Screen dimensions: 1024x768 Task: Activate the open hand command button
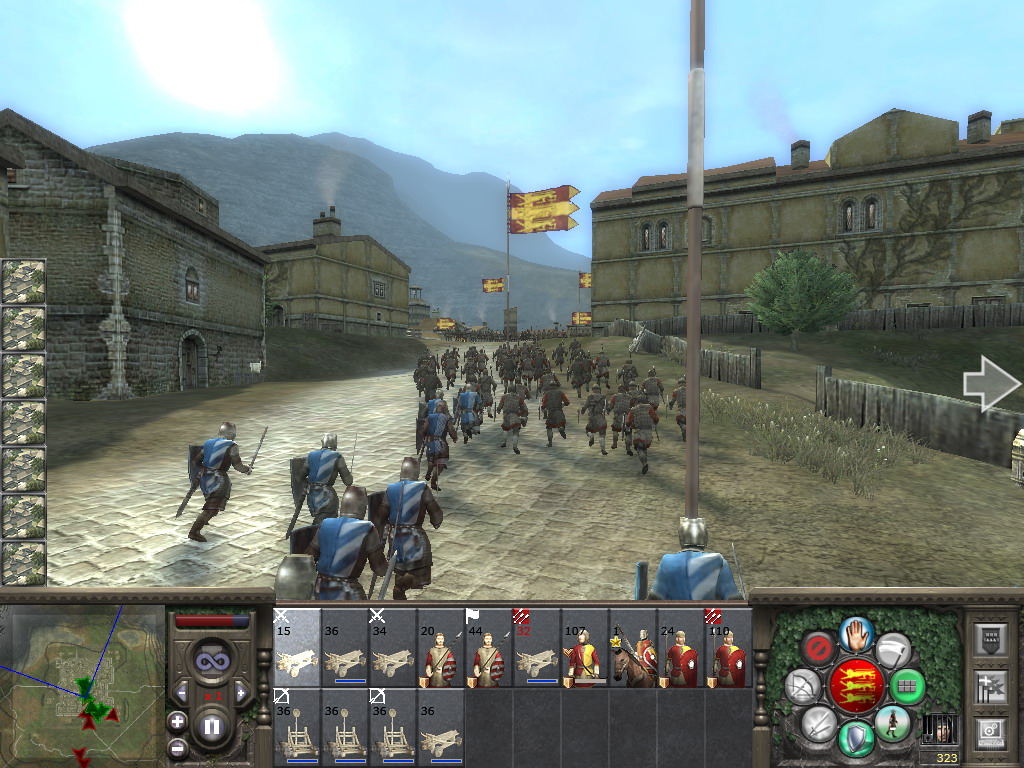pyautogui.click(x=853, y=633)
